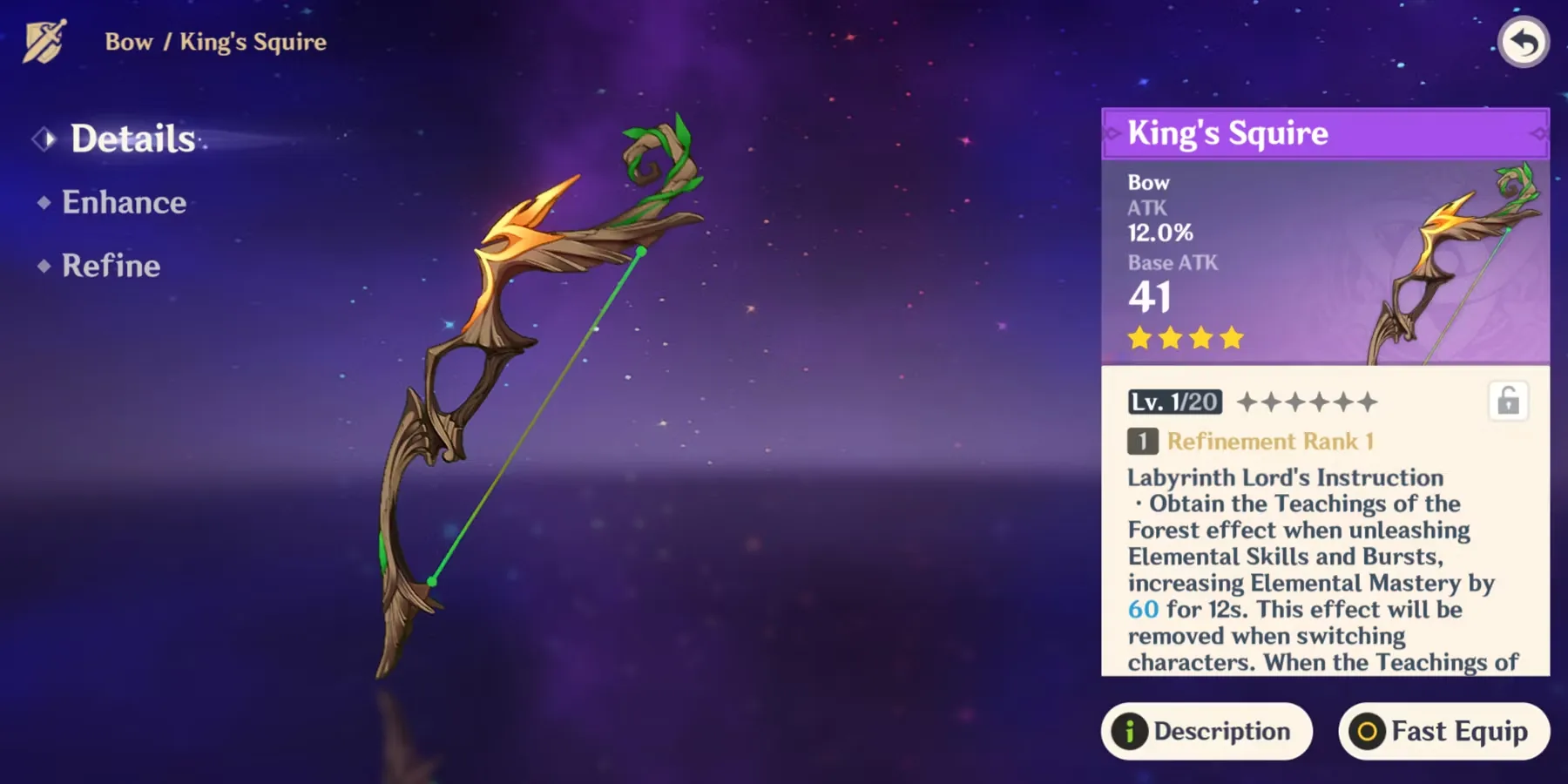Select the Details tab

pos(132,139)
